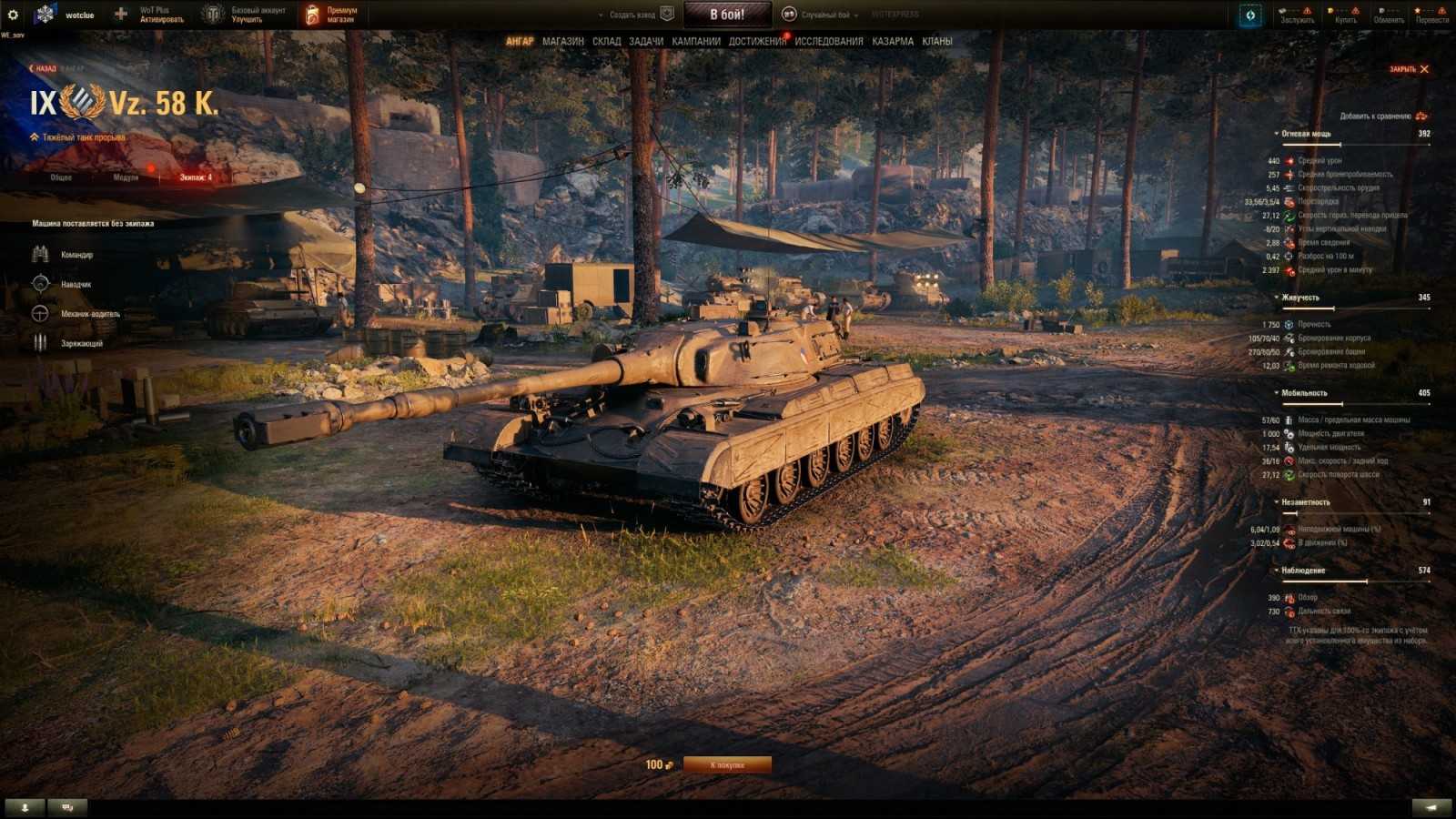Earn bonds via the Заслужить icon

point(1297,15)
